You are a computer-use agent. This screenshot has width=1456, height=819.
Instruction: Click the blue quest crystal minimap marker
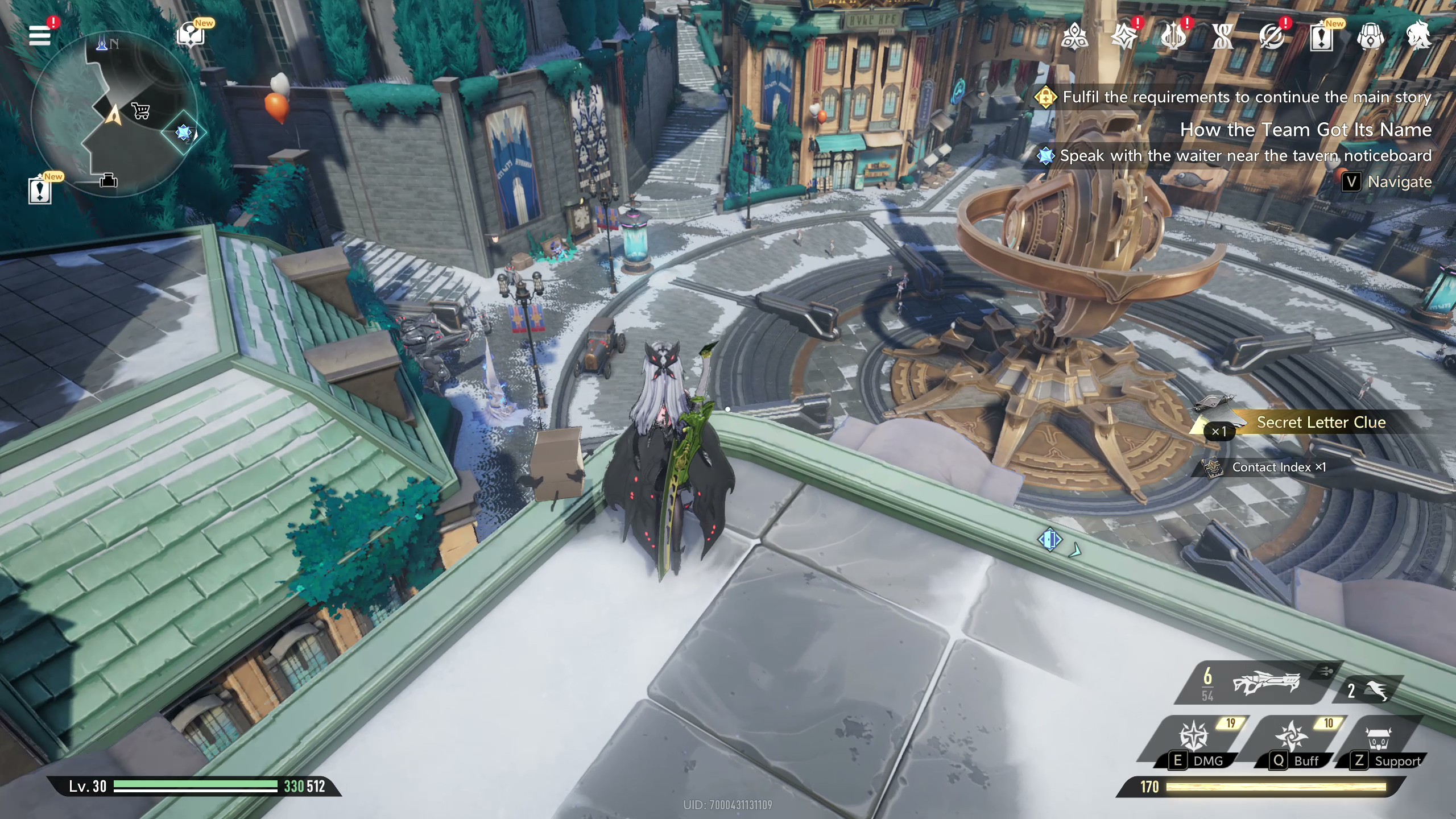[x=183, y=133]
